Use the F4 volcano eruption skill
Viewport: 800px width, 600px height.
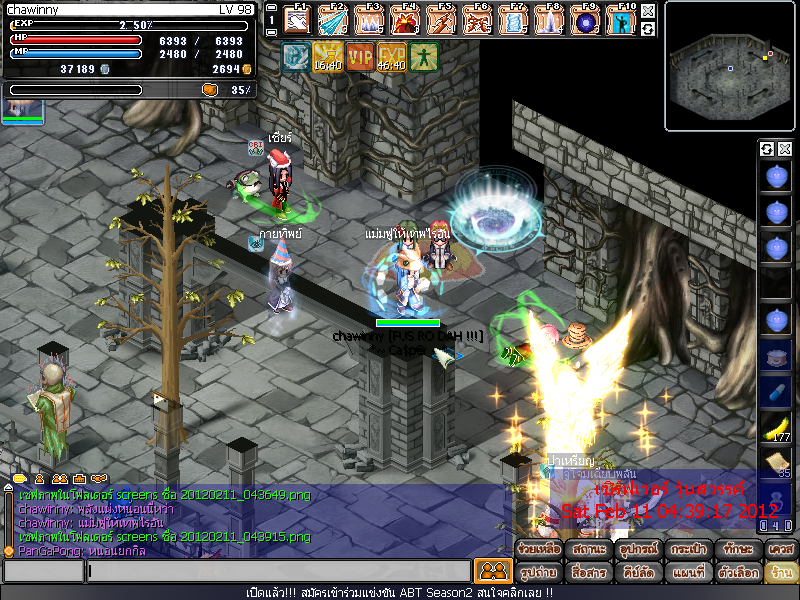(406, 19)
